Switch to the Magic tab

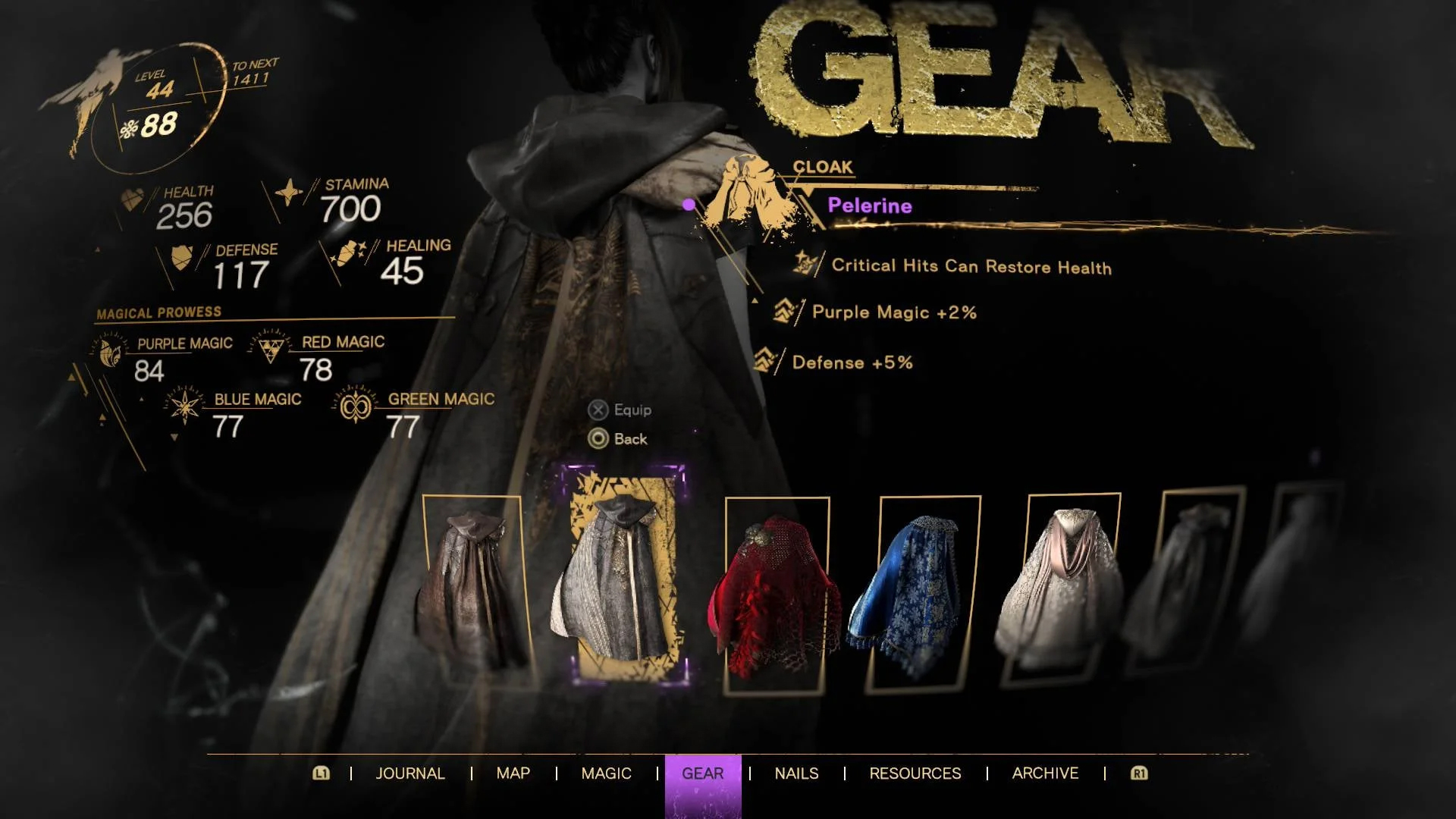(x=606, y=773)
